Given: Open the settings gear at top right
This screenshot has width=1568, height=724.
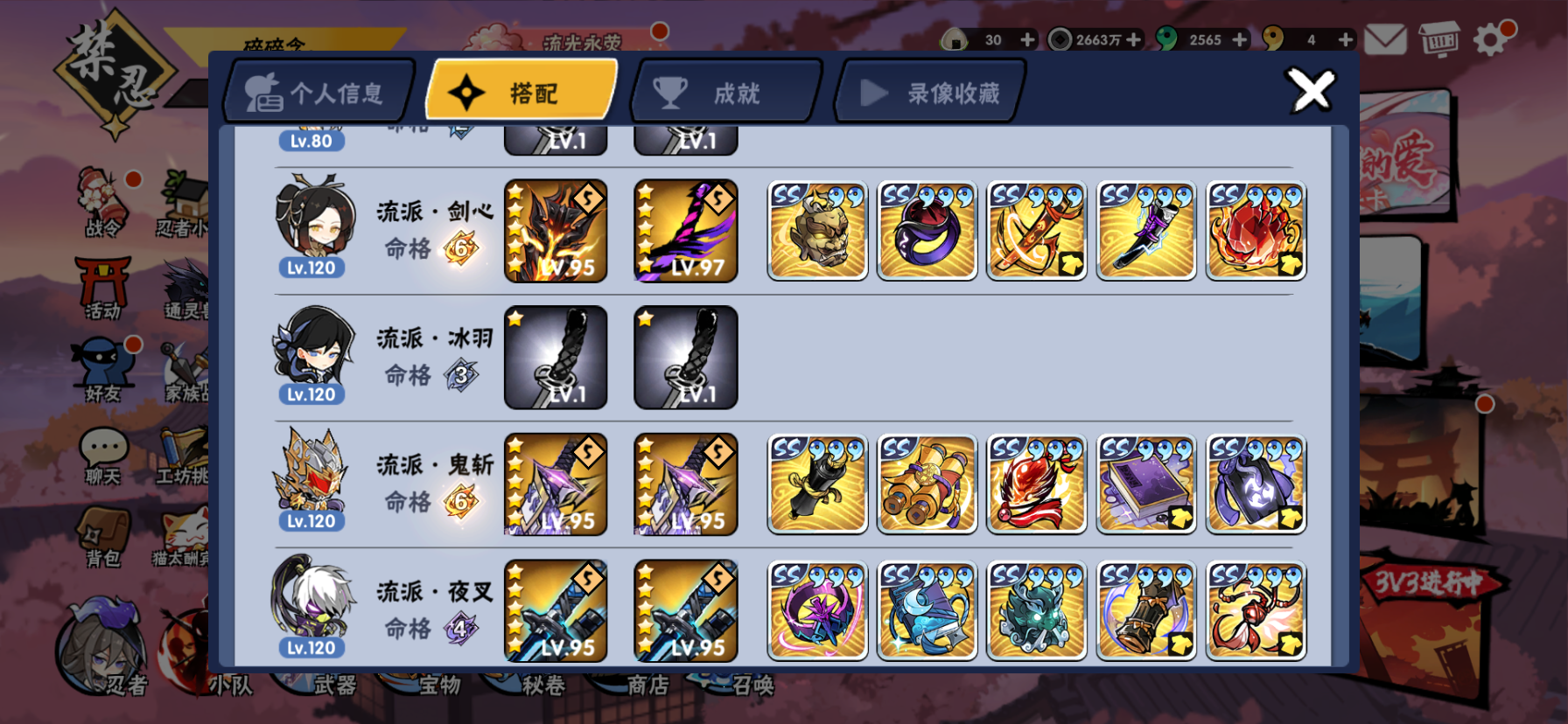Looking at the screenshot, I should pyautogui.click(x=1492, y=38).
